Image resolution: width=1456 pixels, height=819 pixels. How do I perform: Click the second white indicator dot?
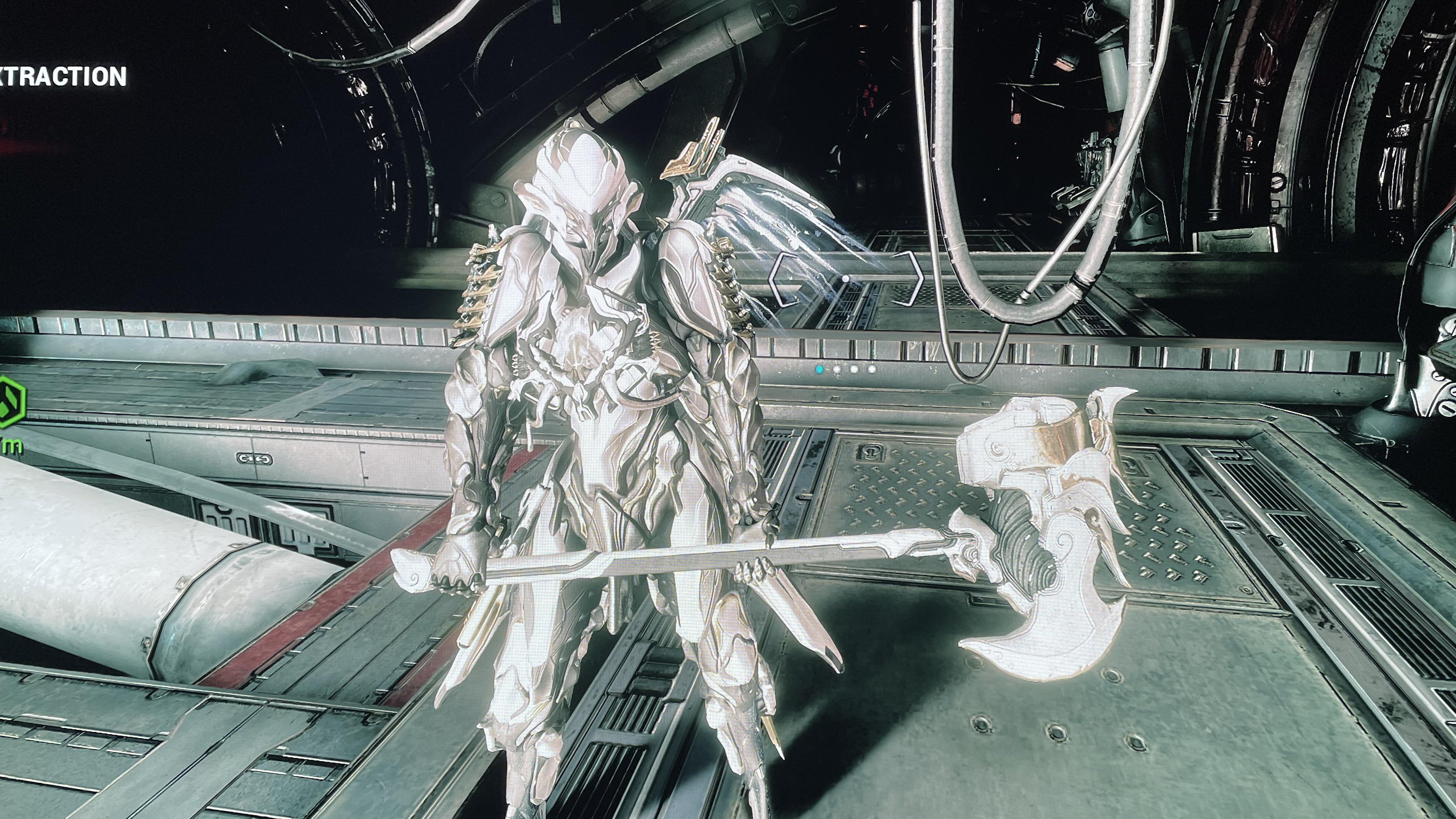coord(855,369)
